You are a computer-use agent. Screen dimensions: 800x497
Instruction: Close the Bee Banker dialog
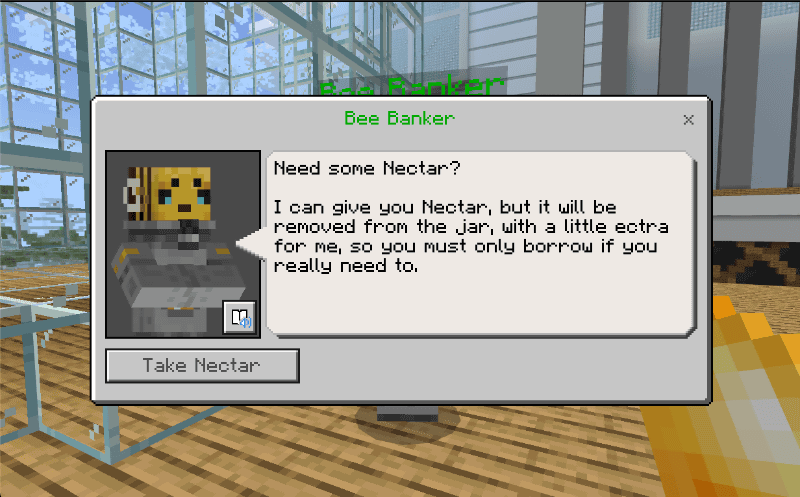point(688,119)
